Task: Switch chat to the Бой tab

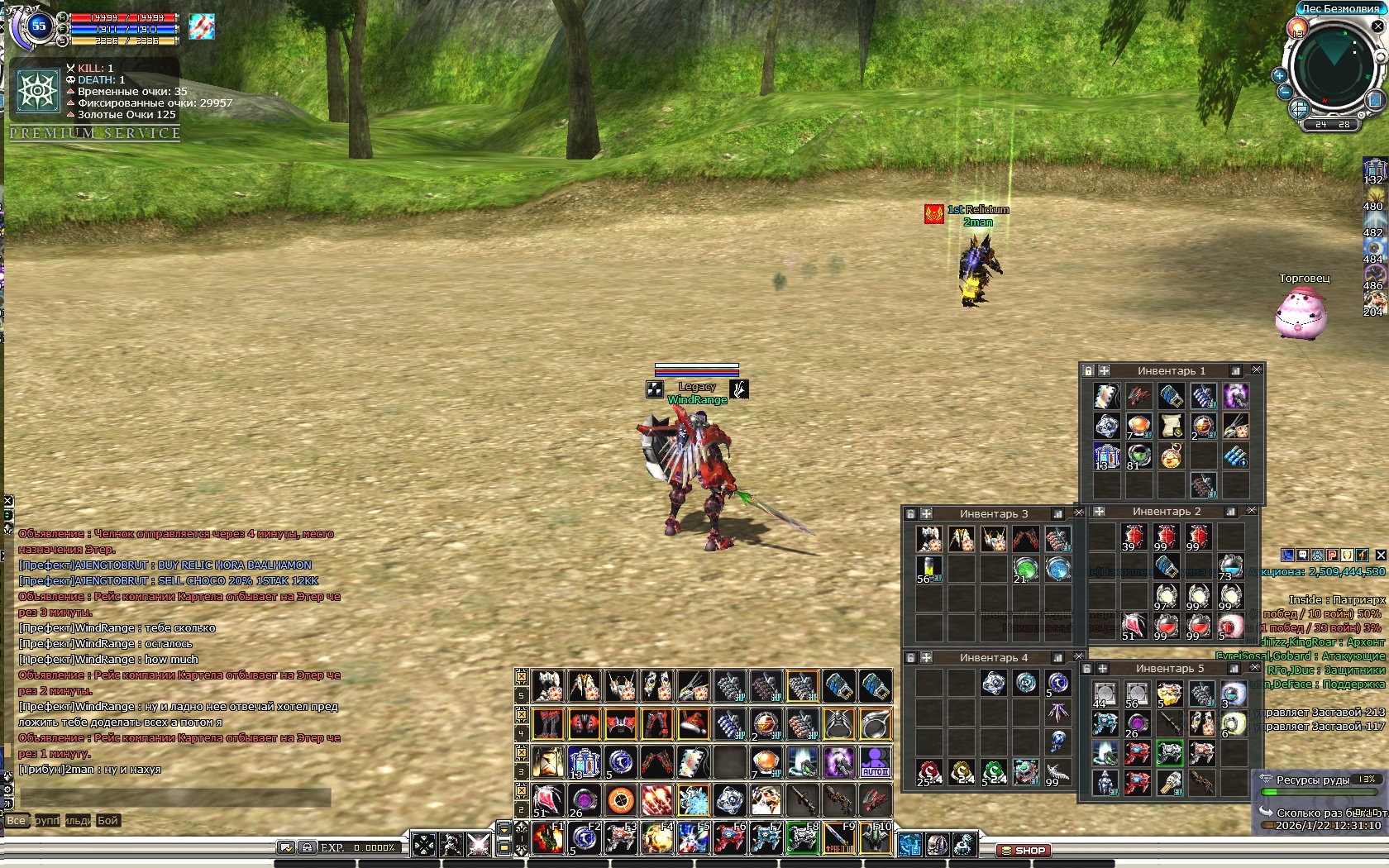Action: [107, 821]
